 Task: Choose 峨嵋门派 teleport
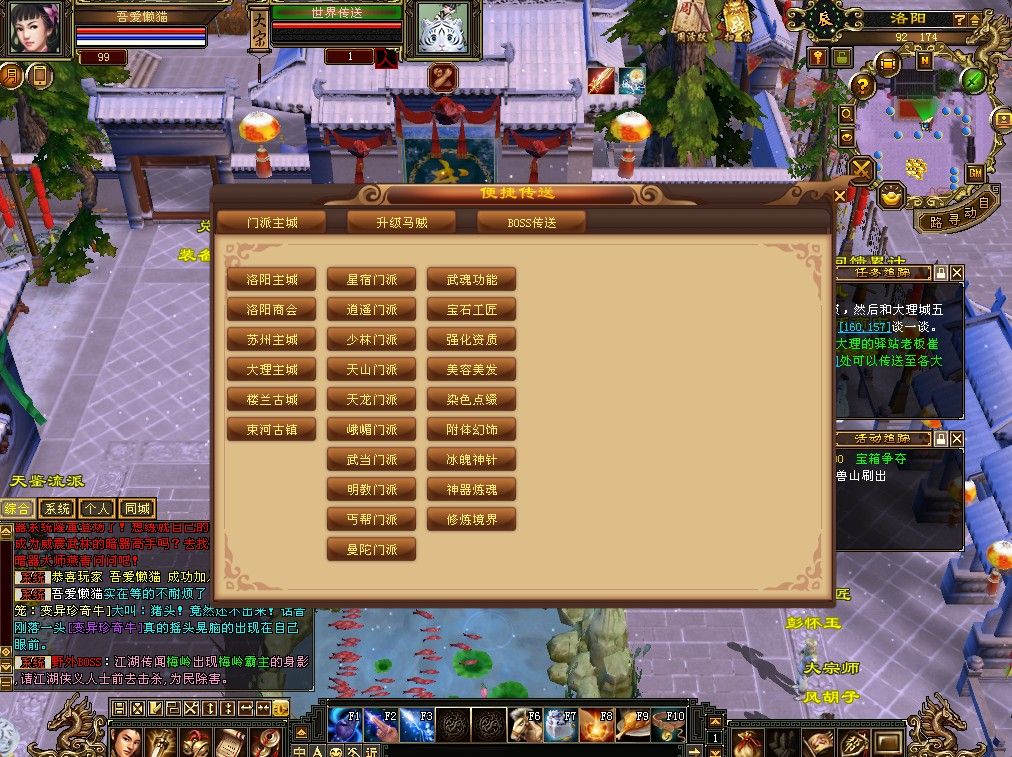pos(372,430)
